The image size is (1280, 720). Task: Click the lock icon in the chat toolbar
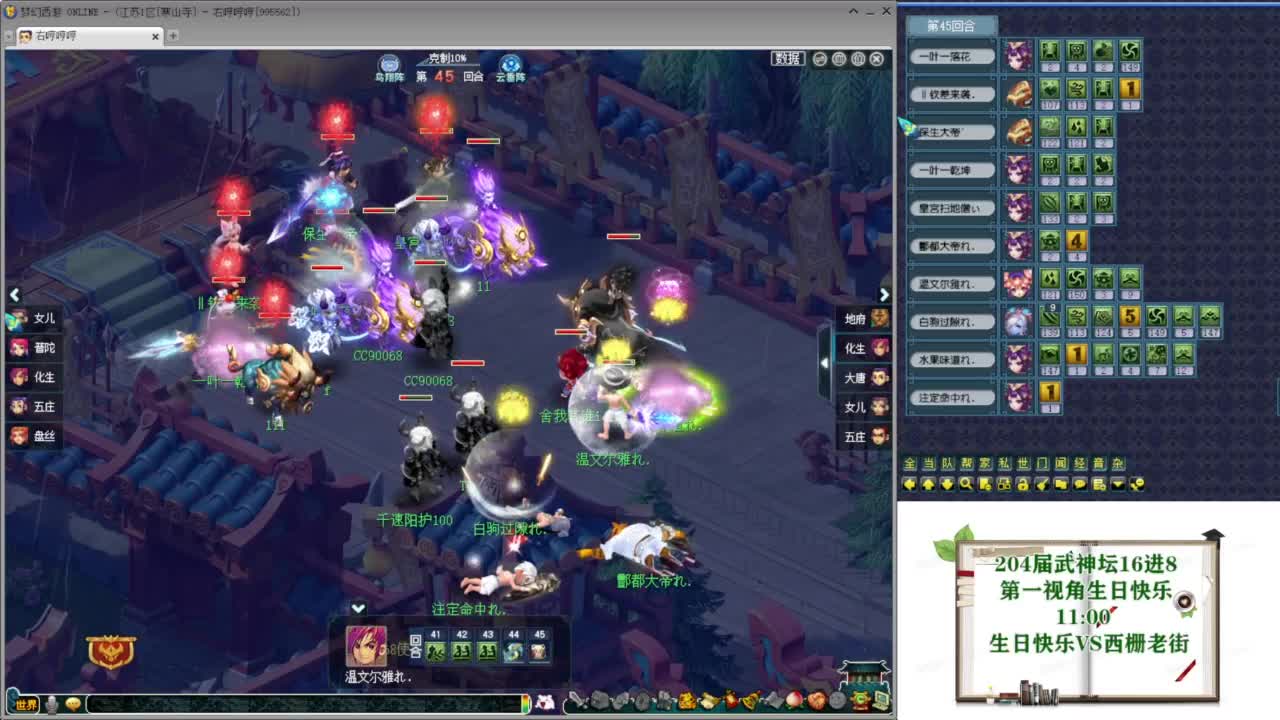coord(1023,484)
